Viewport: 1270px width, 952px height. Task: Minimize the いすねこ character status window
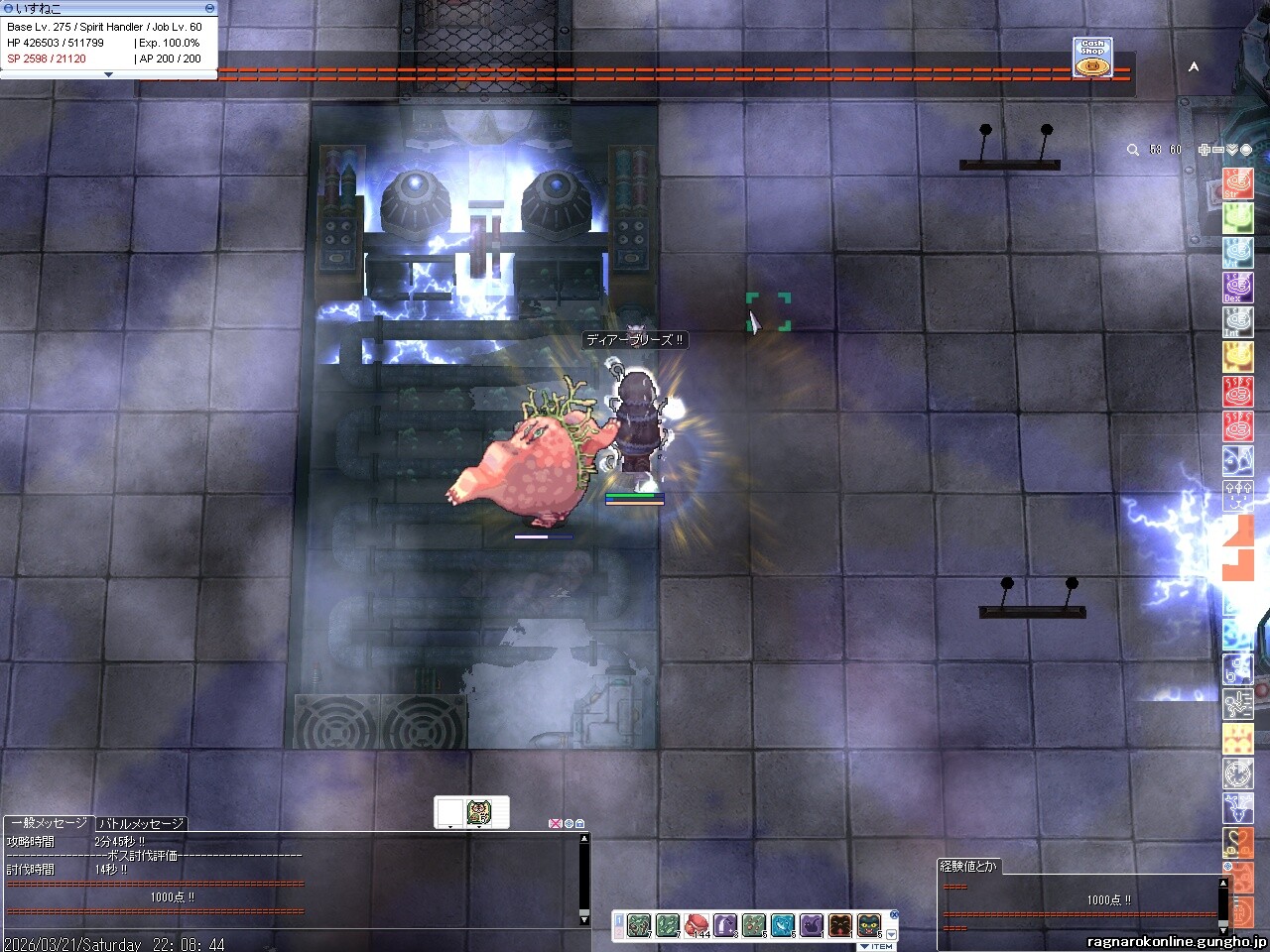pos(209,8)
